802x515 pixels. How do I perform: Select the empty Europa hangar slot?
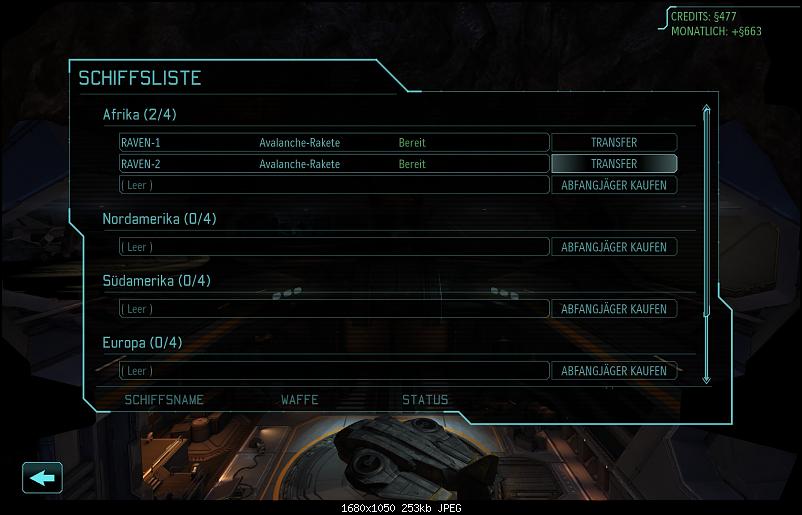click(x=334, y=371)
